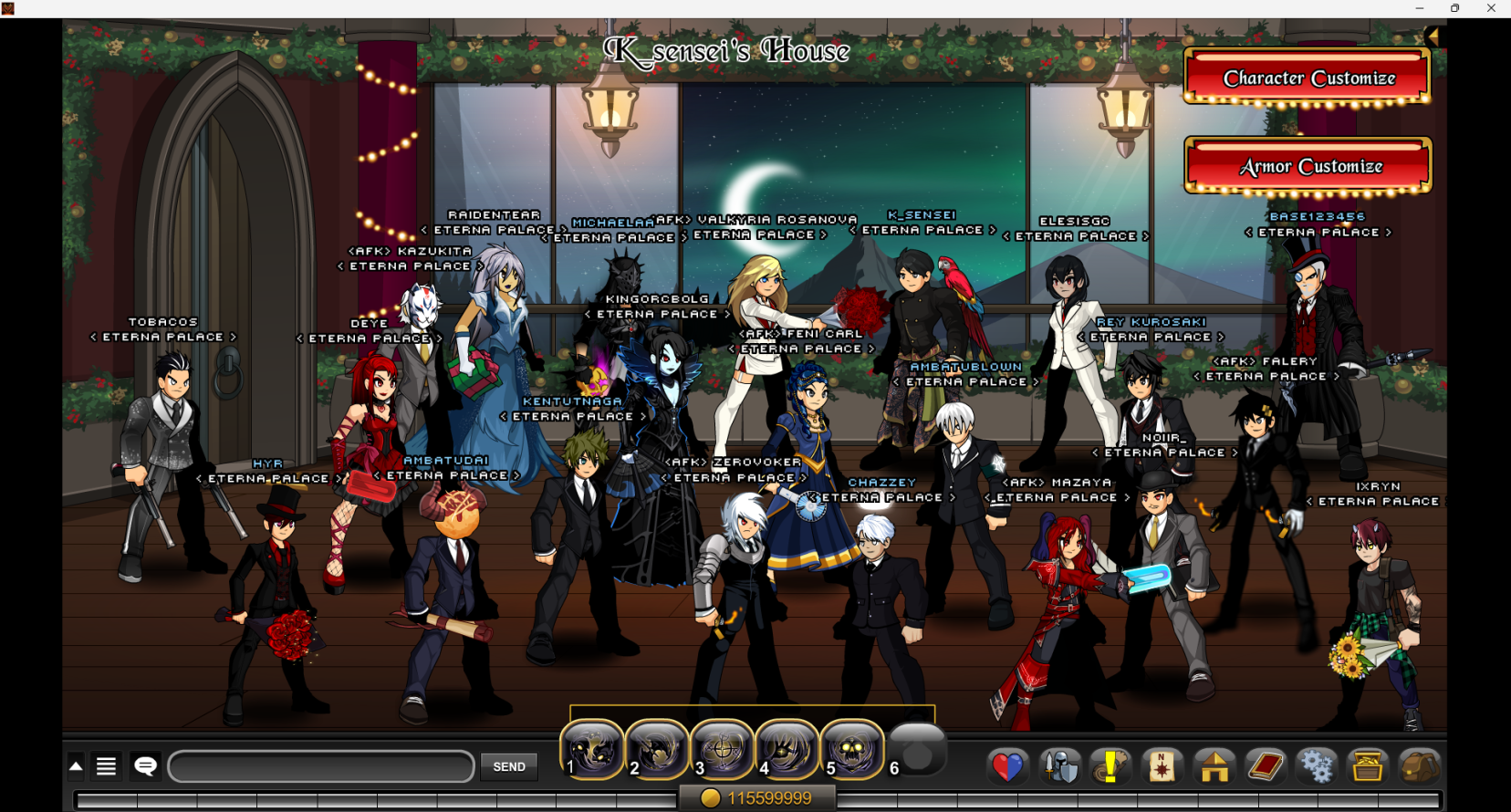Cast the glowing eye skill in slot 4
Image resolution: width=1511 pixels, height=812 pixels.
[x=787, y=750]
